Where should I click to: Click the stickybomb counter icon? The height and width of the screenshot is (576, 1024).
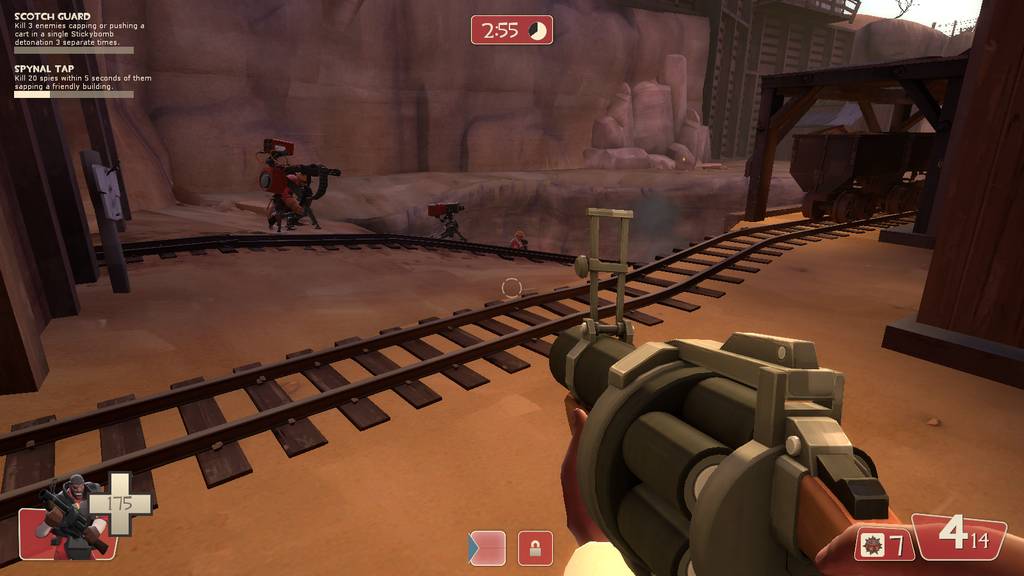[x=872, y=545]
